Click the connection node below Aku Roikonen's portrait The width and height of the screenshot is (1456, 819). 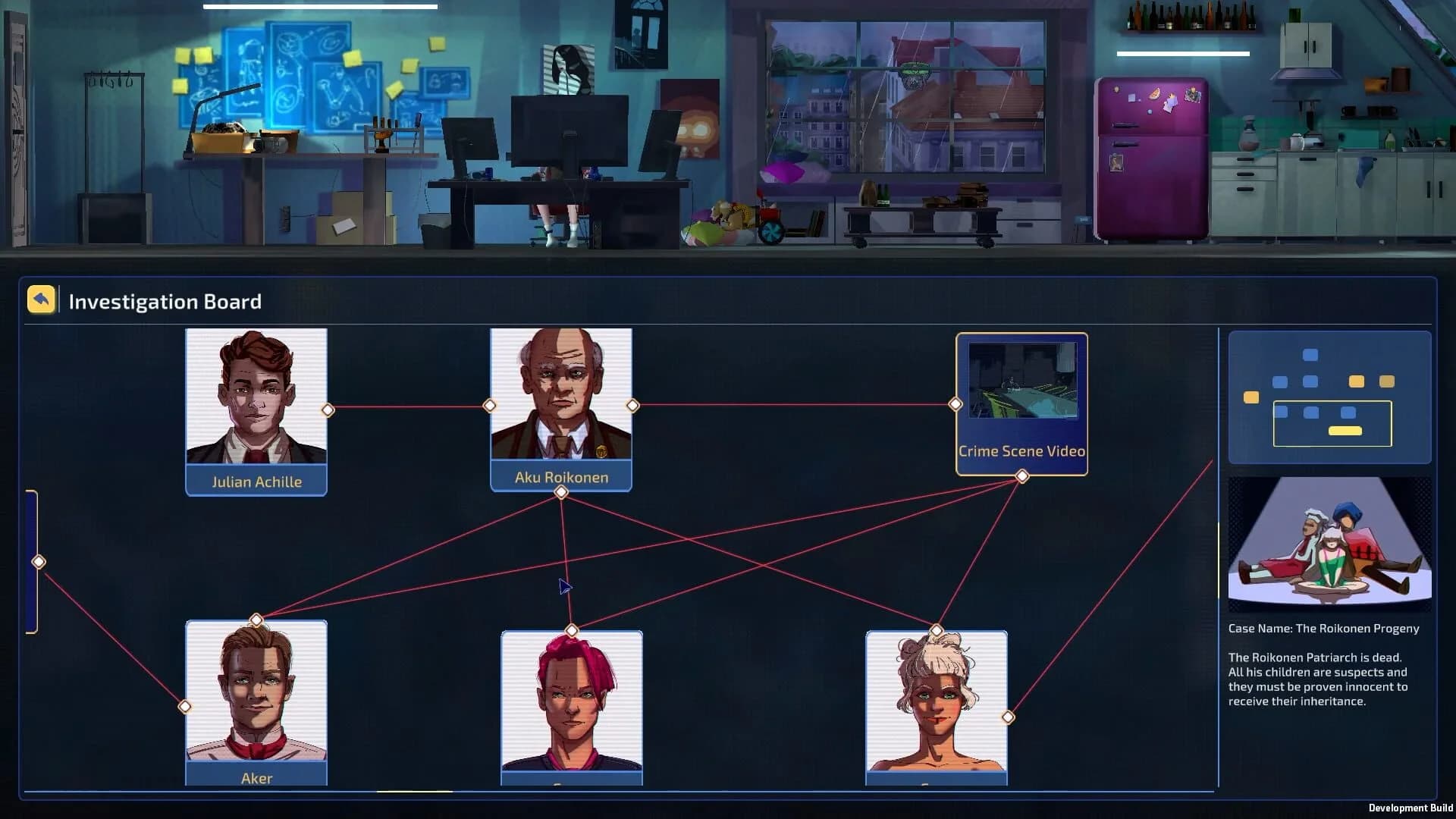click(x=561, y=491)
